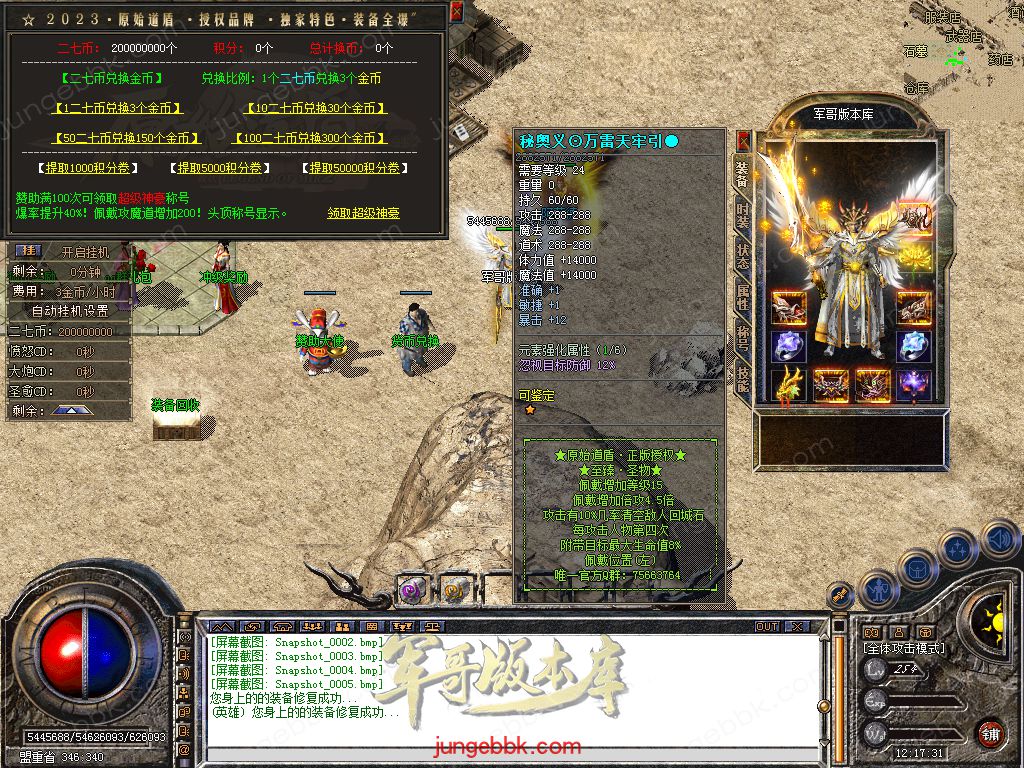This screenshot has height=768, width=1024.
Task: Withdraw the 5000 points voucher
Action: click(x=219, y=168)
